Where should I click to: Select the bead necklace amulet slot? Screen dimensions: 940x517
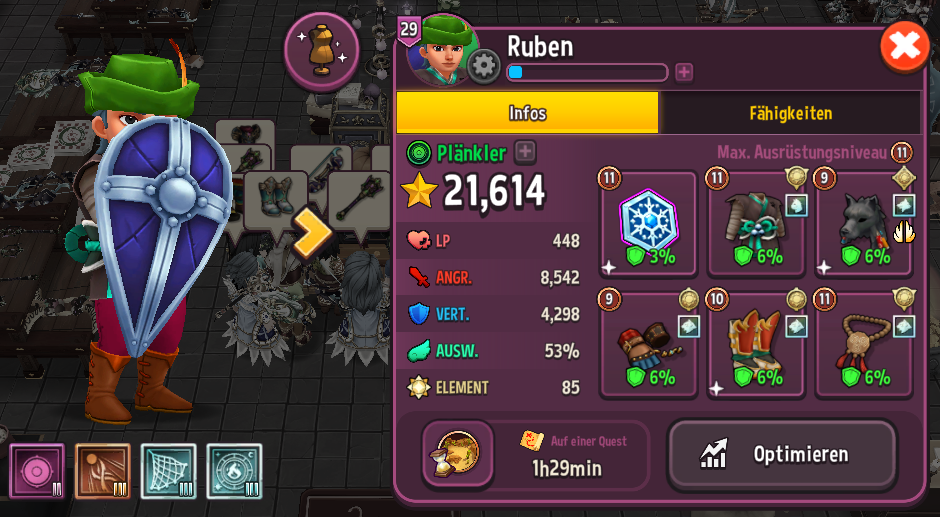(864, 345)
